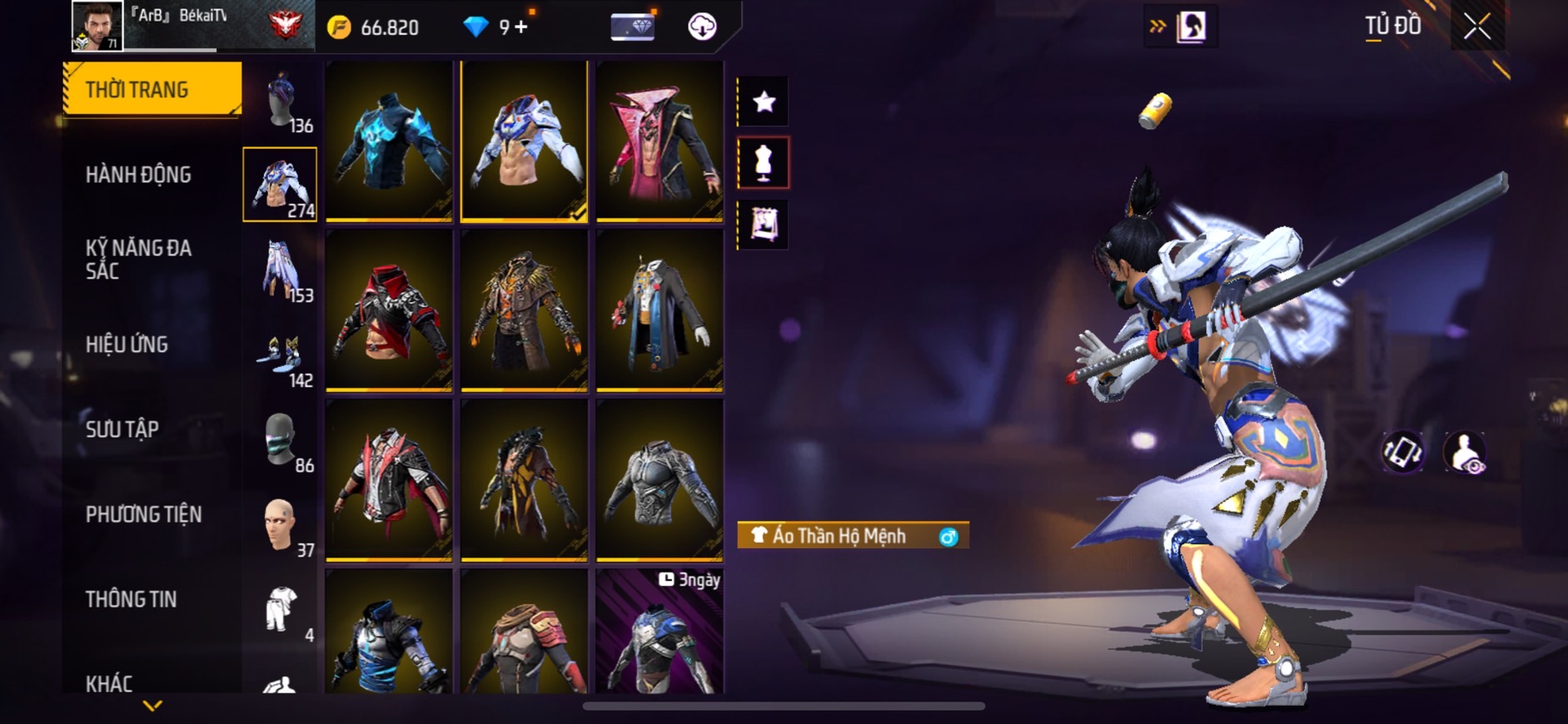Pick the red hooded jacket
The image size is (1568, 724).
pos(389,310)
